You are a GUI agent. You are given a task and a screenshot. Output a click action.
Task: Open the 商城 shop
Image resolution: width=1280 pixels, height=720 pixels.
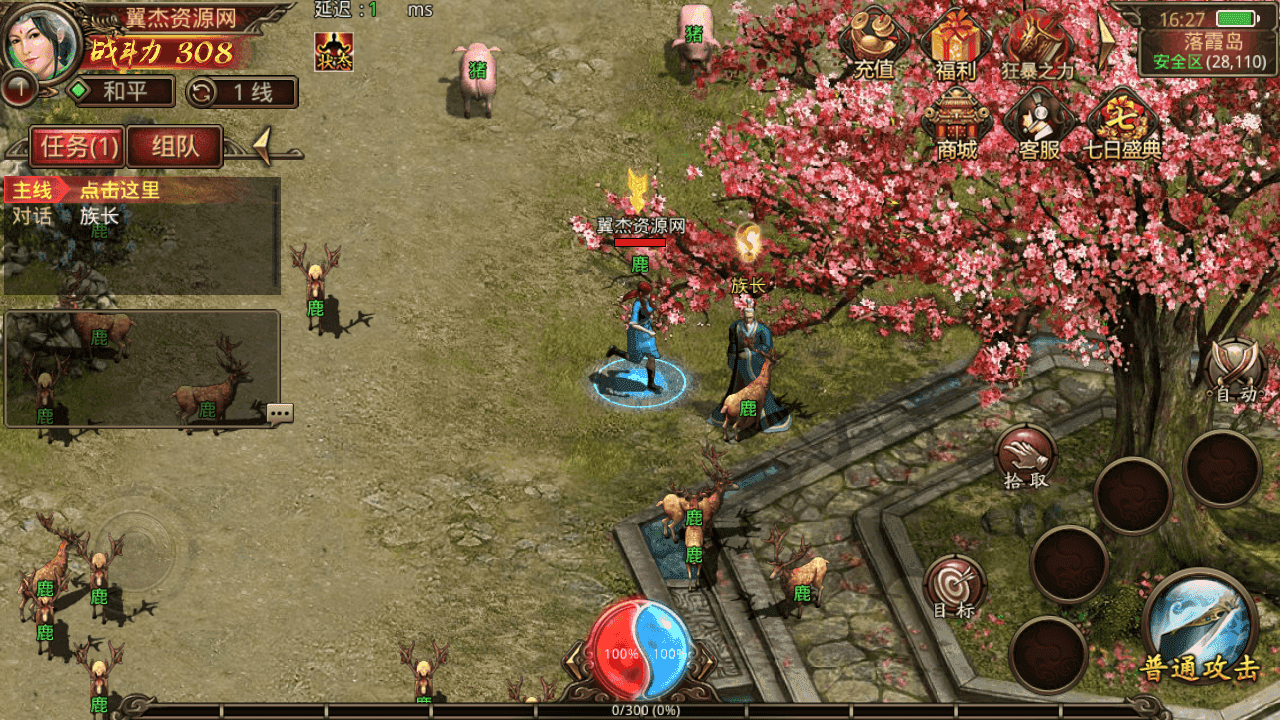coord(956,123)
